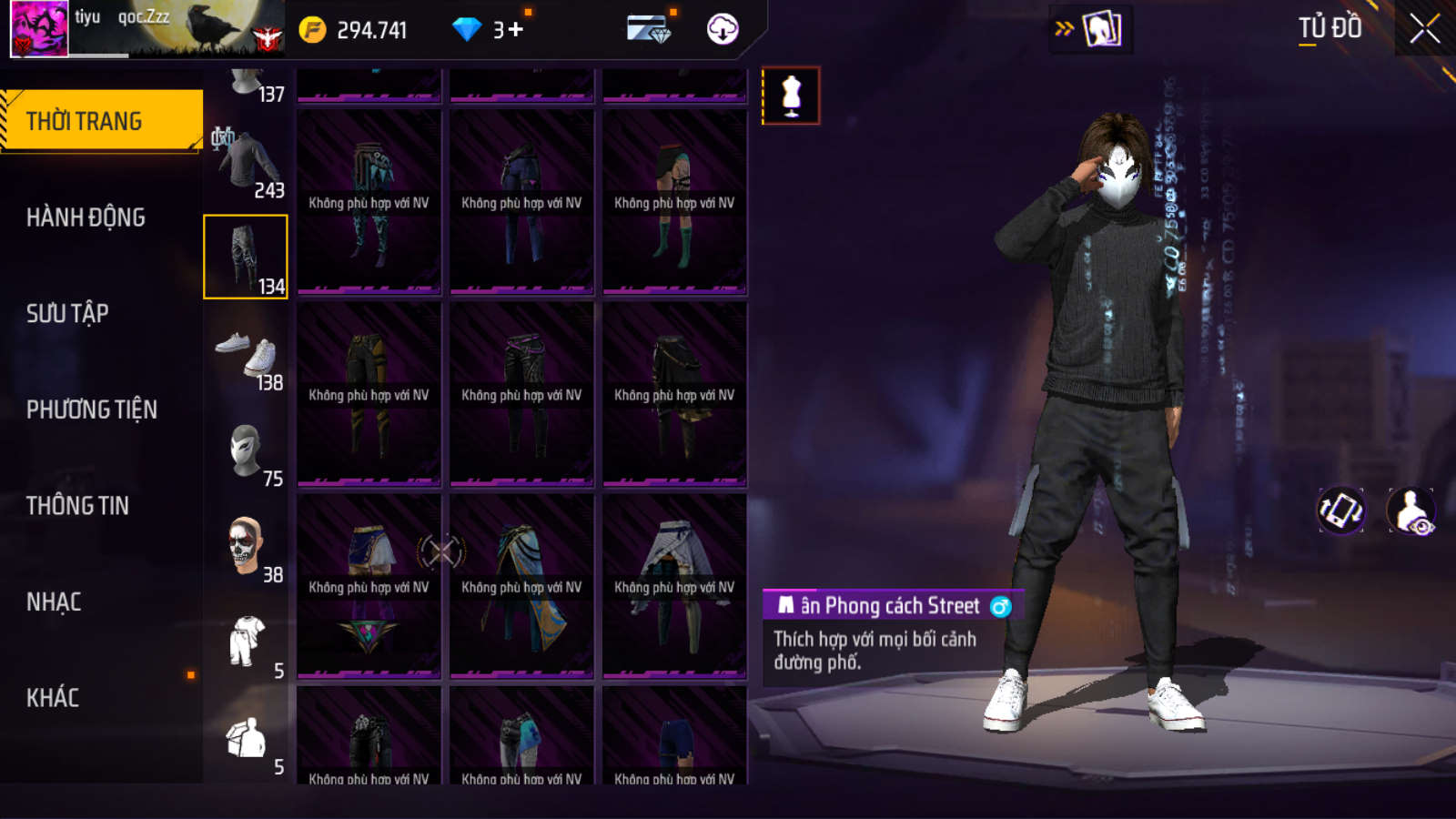Tap the gold coin currency icon
Image resolution: width=1456 pixels, height=819 pixels.
[x=312, y=30]
